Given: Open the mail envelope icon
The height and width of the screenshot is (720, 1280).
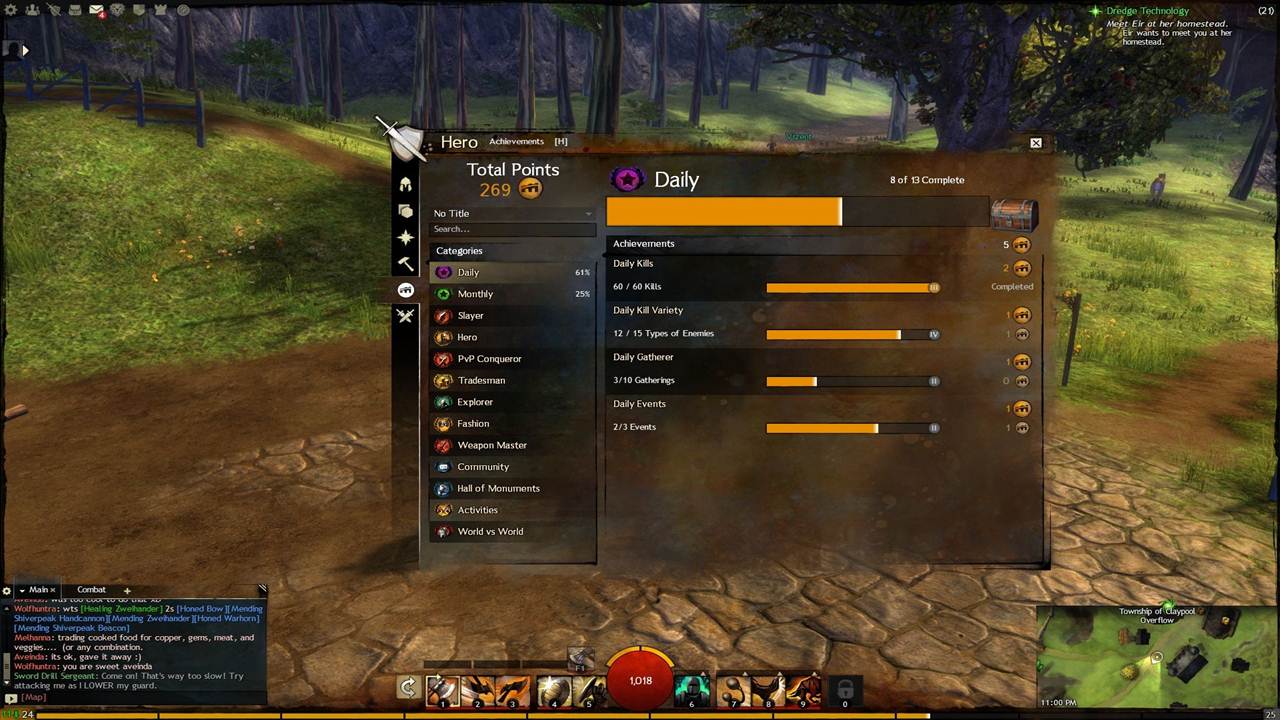Looking at the screenshot, I should 96,10.
